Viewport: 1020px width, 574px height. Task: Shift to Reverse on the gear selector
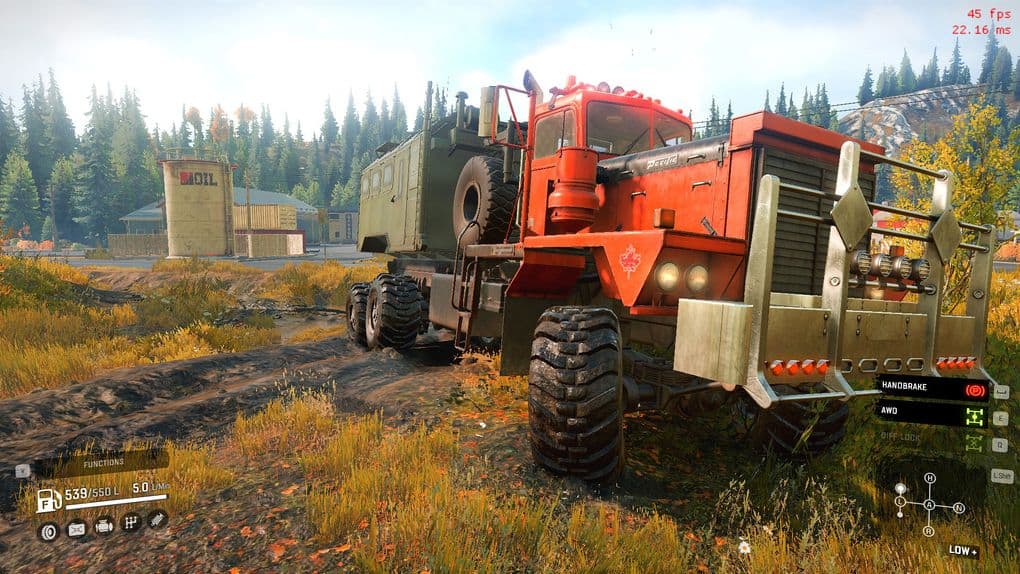pyautogui.click(x=930, y=530)
